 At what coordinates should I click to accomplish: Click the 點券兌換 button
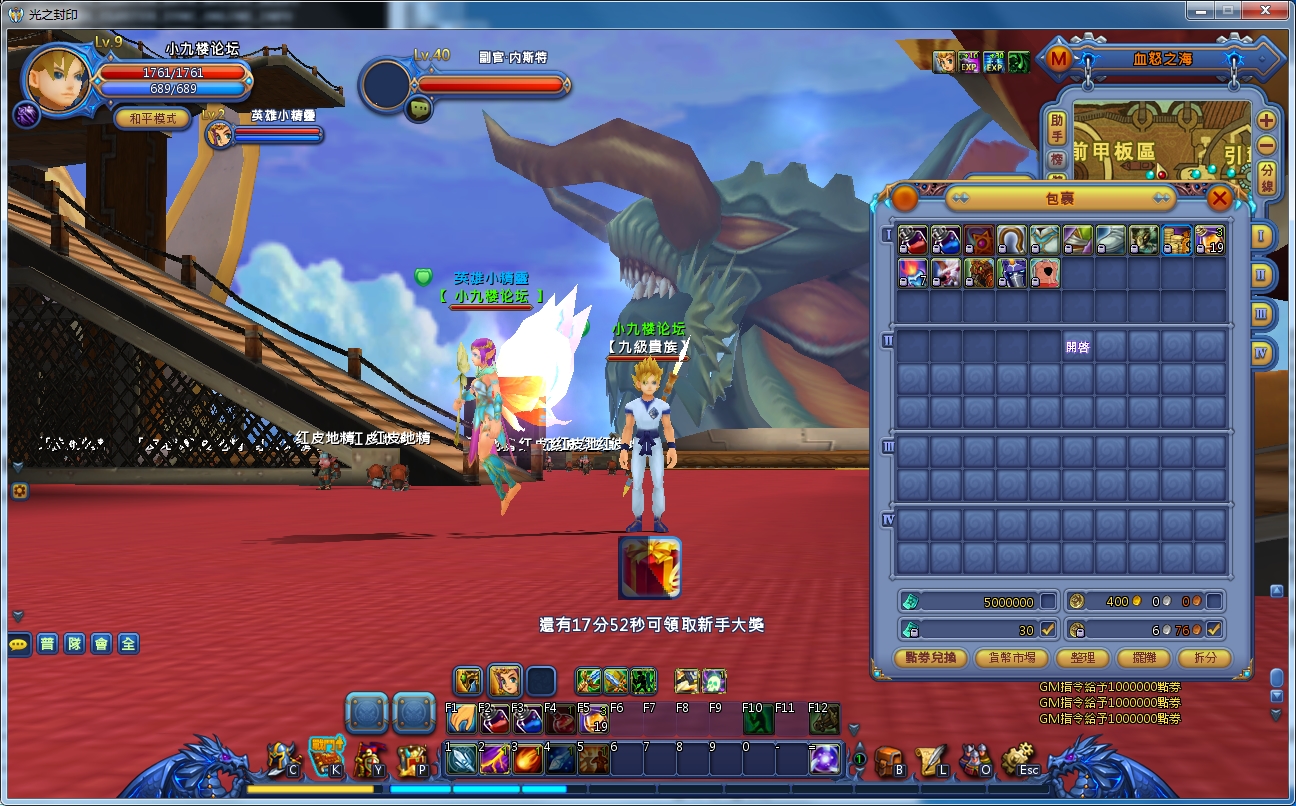tap(931, 657)
